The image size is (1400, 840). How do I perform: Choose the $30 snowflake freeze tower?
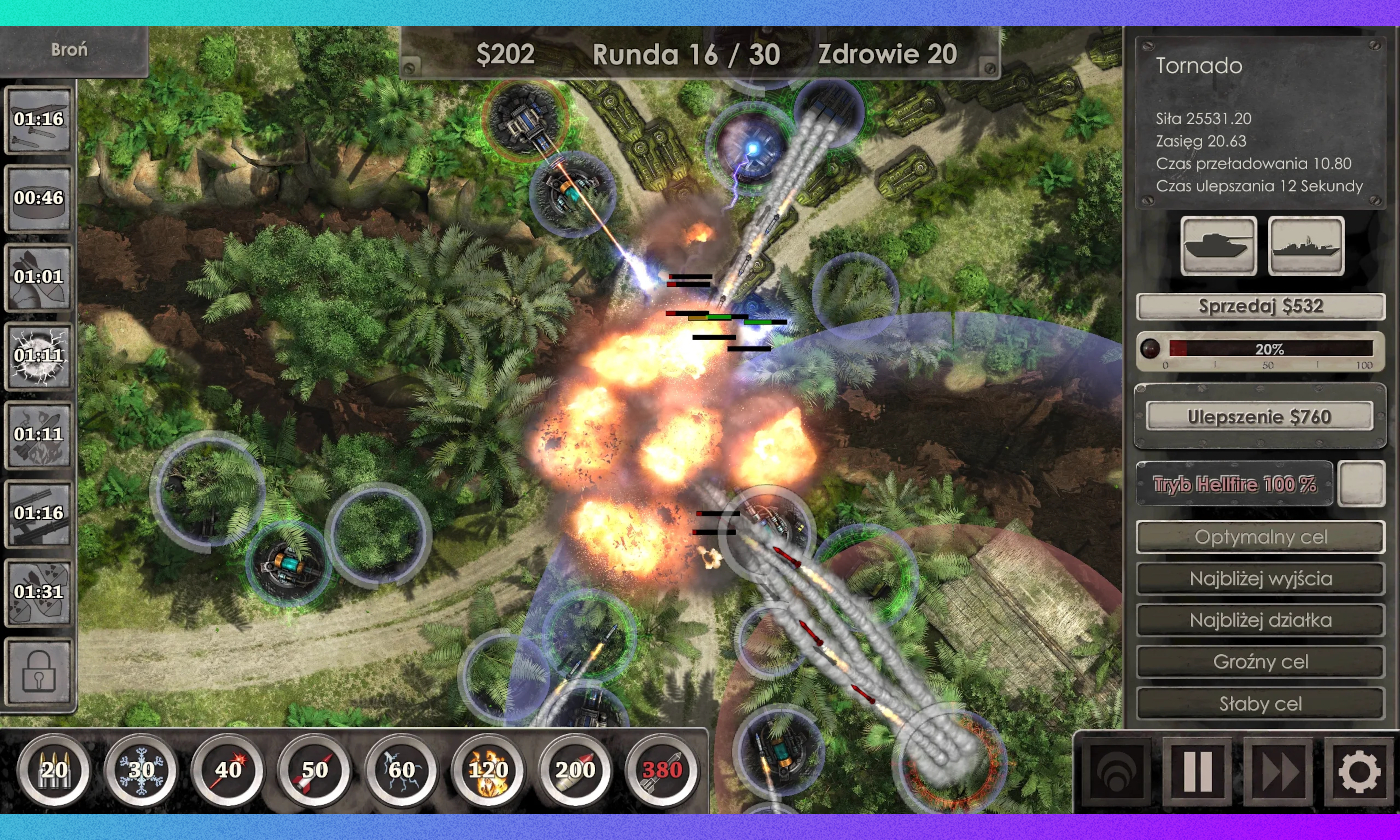[x=141, y=770]
